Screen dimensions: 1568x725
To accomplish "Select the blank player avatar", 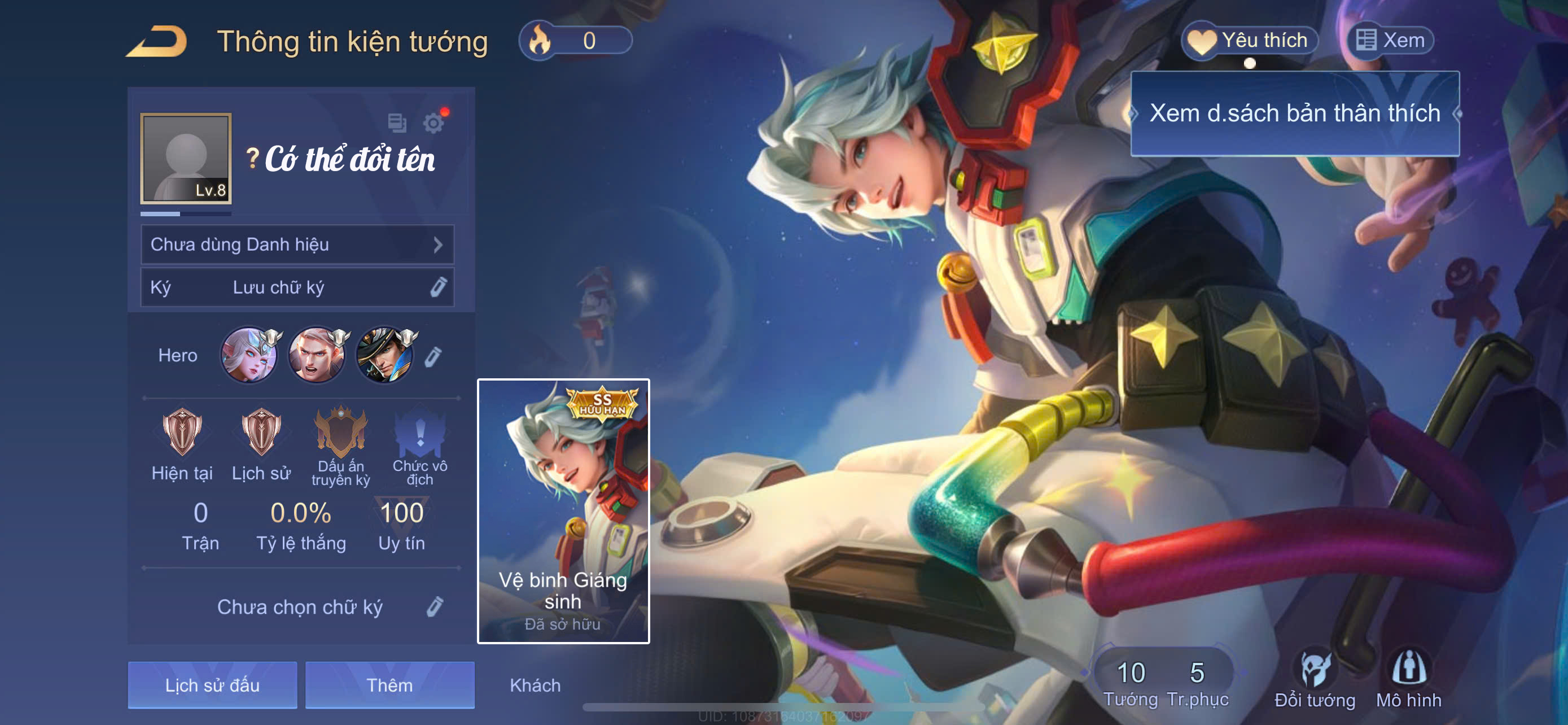I will [186, 158].
